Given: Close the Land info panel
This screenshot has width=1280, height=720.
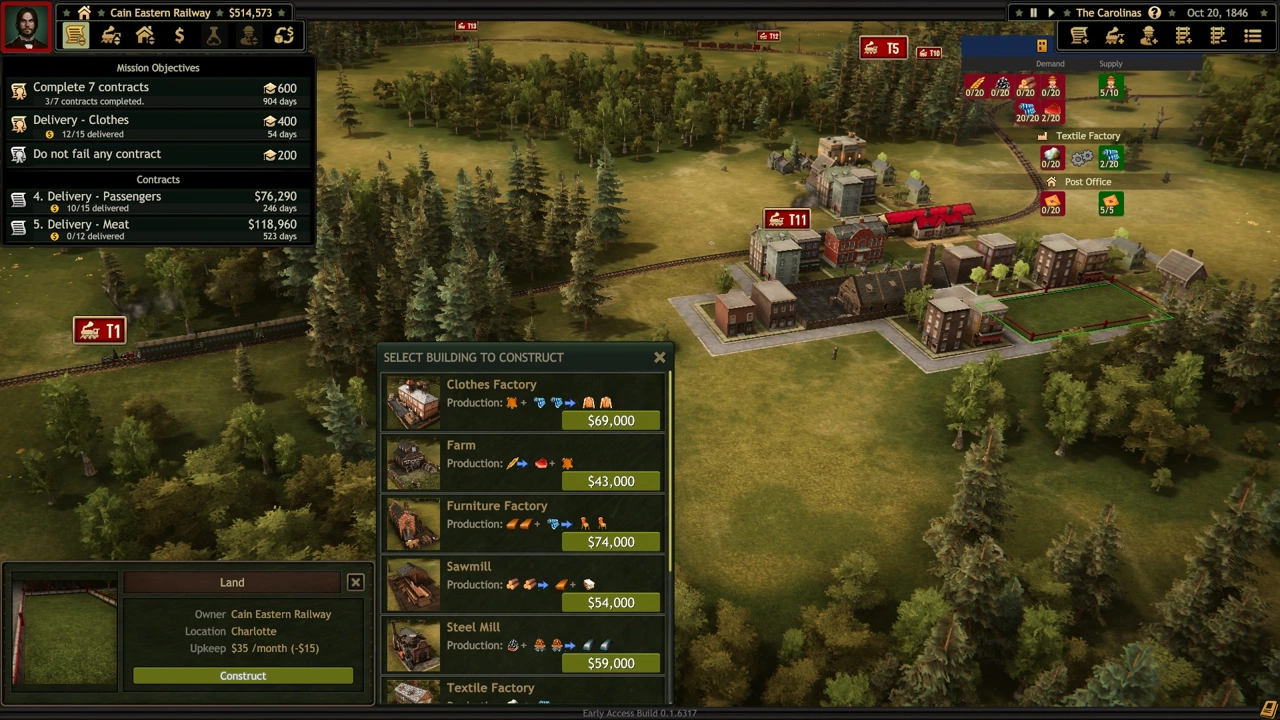Looking at the screenshot, I should tap(355, 582).
